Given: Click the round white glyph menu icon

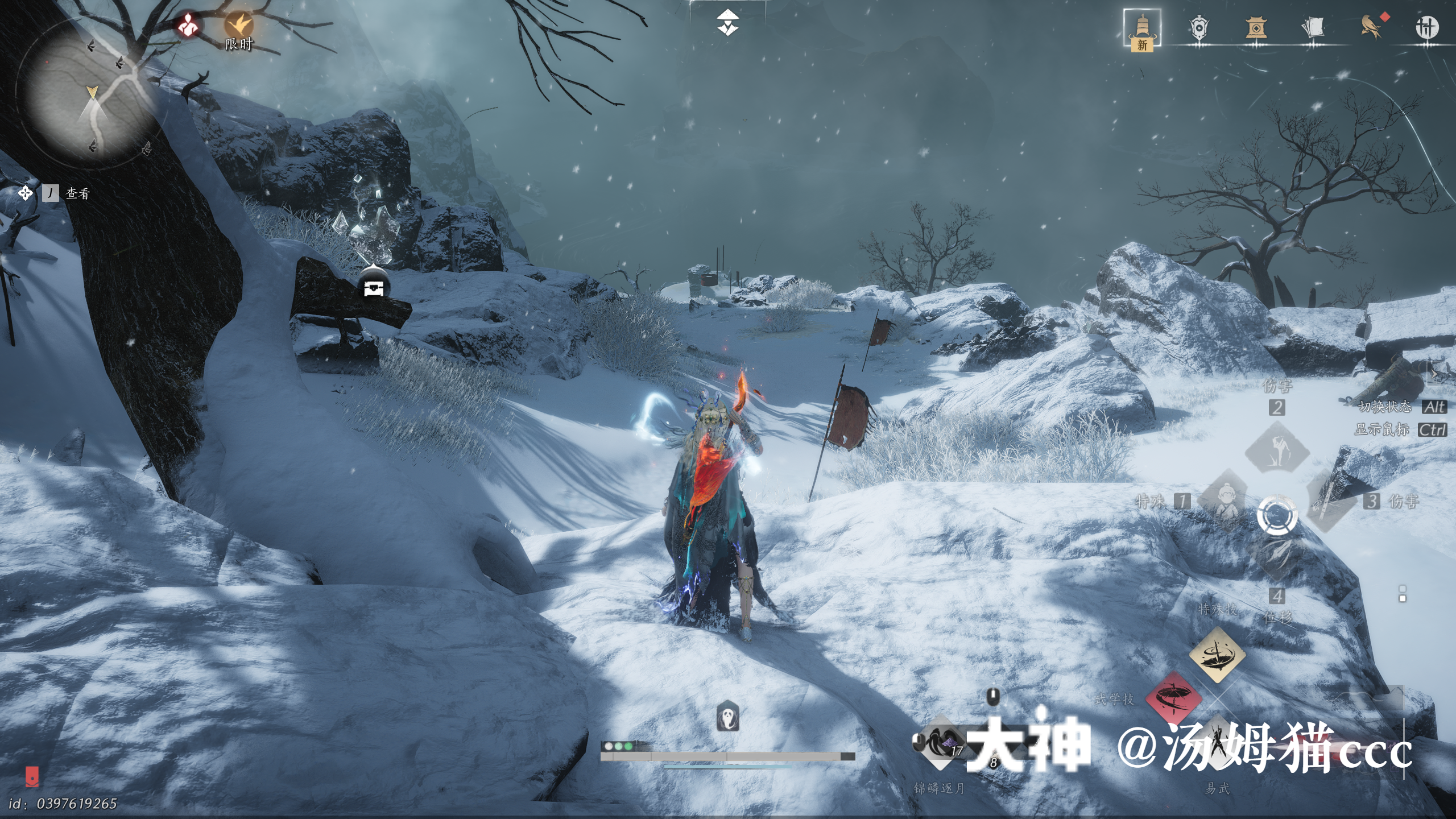Looking at the screenshot, I should click(x=1426, y=27).
